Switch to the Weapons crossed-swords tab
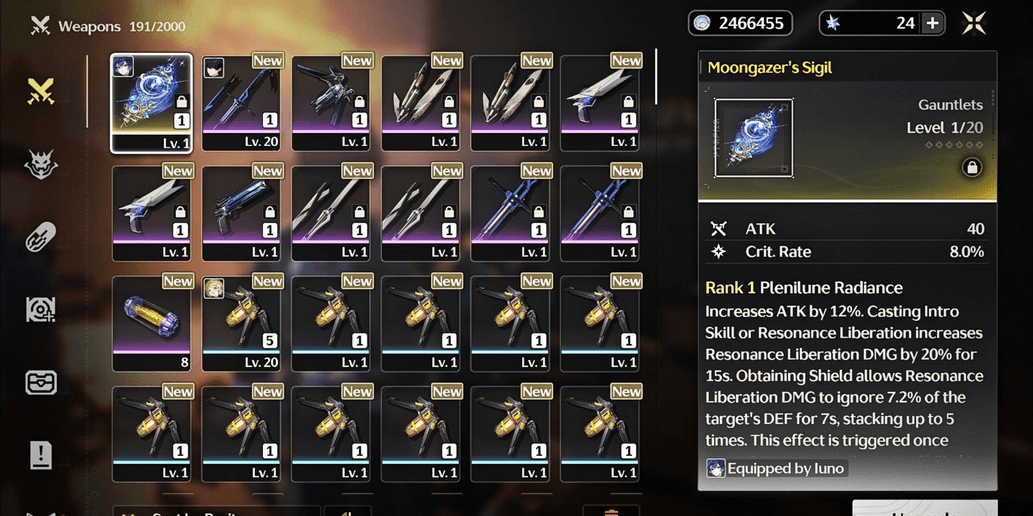1033x516 pixels. (x=41, y=92)
